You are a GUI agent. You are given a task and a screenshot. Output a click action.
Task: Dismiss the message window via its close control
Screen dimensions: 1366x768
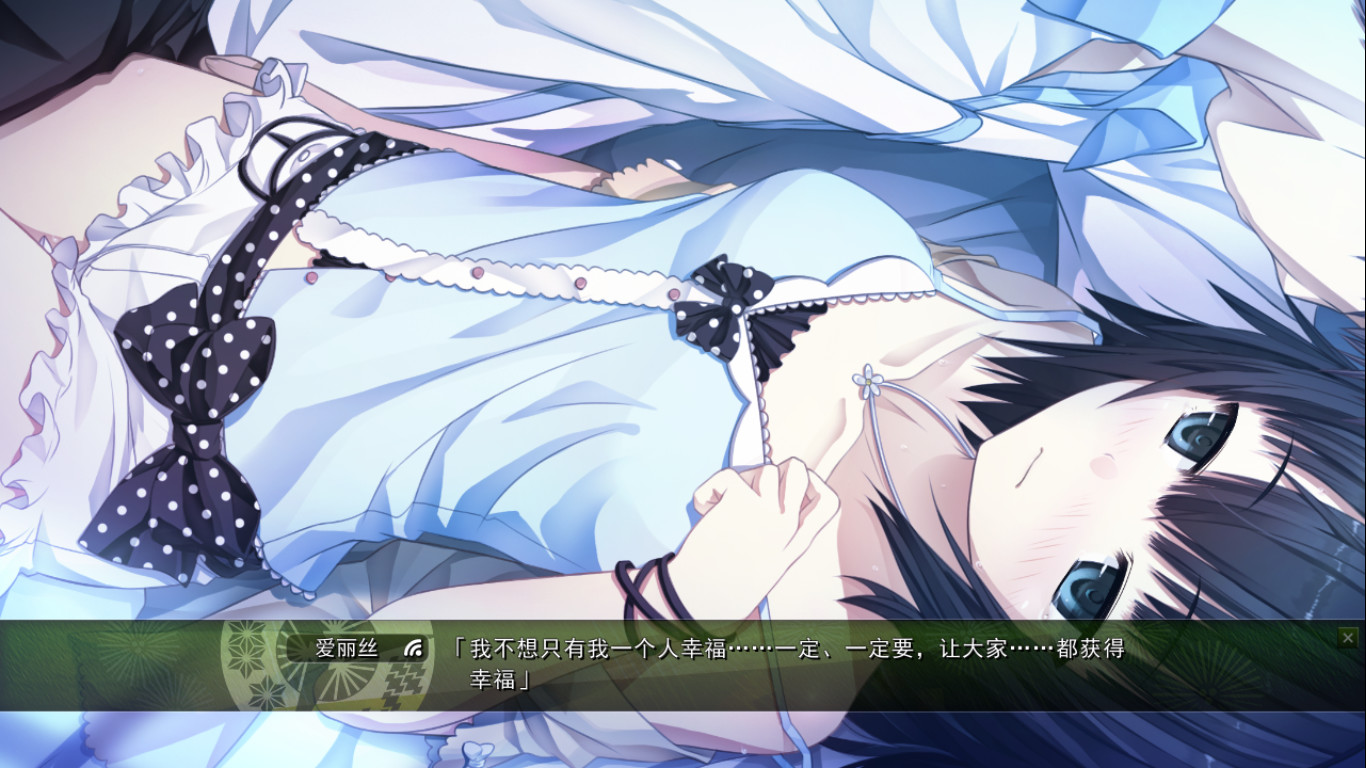tap(1348, 638)
